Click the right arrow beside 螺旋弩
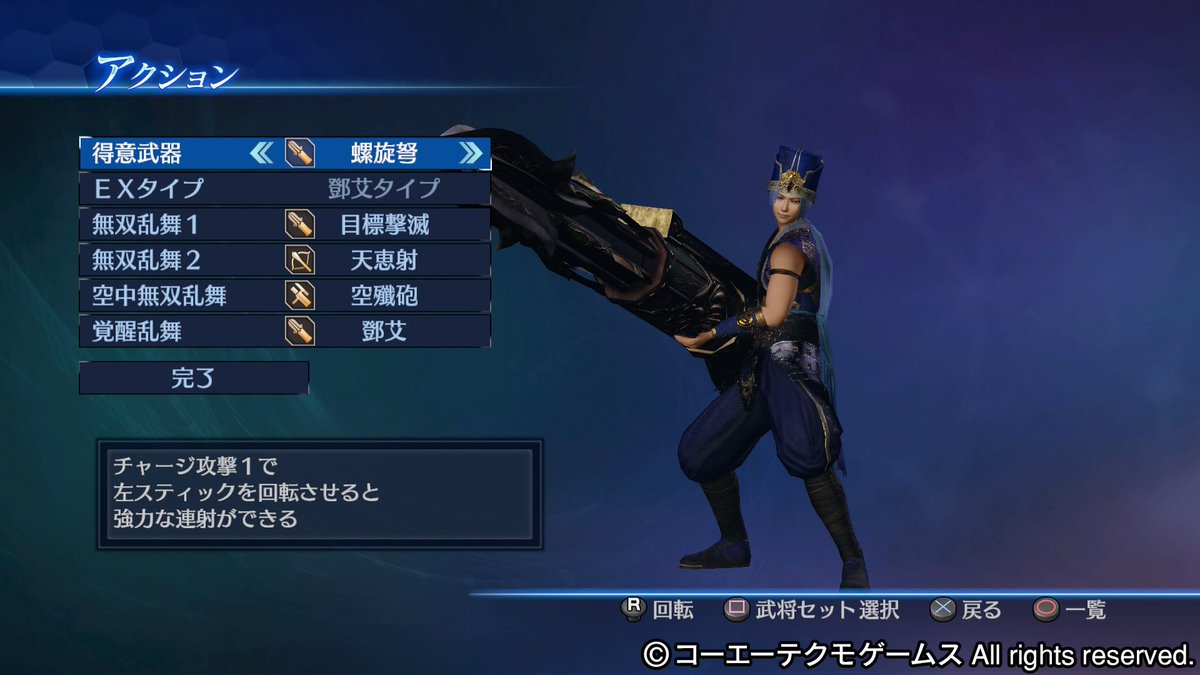The image size is (1200, 675). 470,154
